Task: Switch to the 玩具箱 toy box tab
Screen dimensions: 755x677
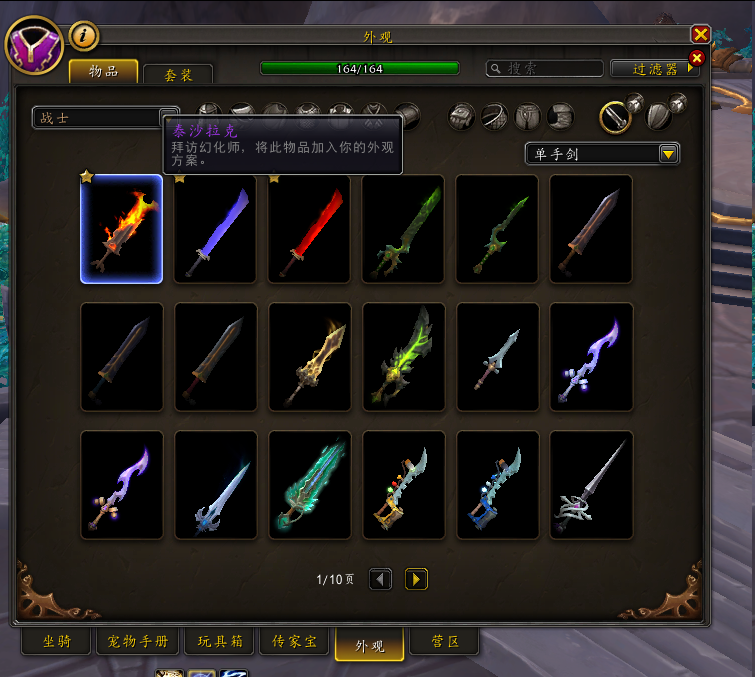Action: pyautogui.click(x=221, y=641)
